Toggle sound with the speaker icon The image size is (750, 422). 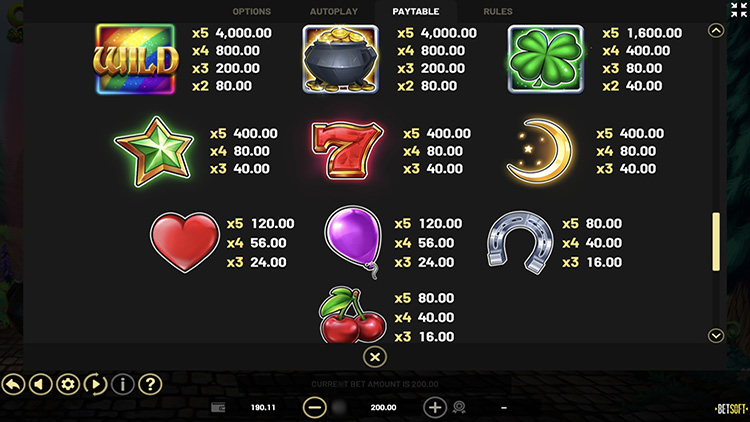(40, 383)
